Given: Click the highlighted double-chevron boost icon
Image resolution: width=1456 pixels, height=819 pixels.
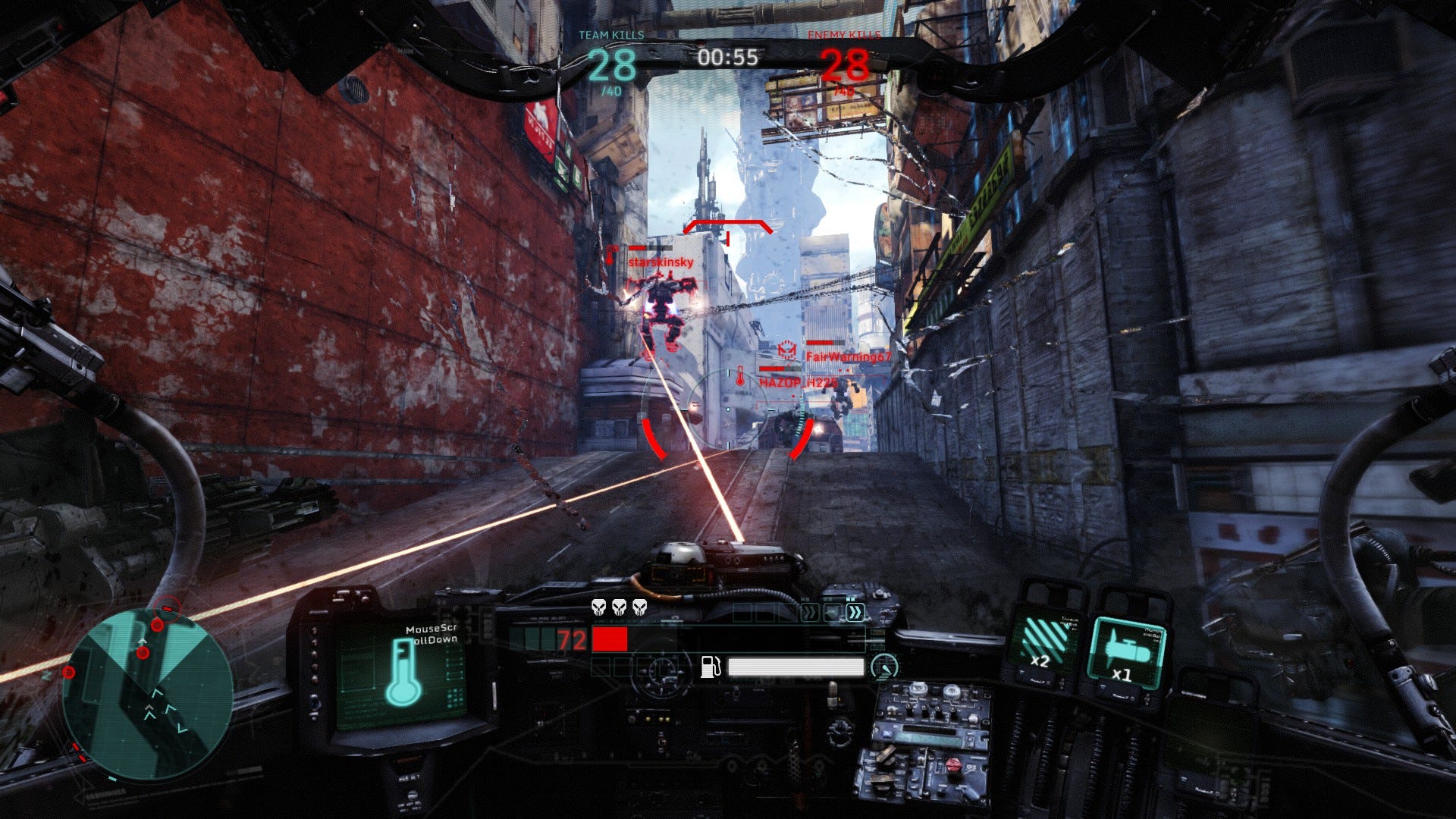Looking at the screenshot, I should point(855,613).
